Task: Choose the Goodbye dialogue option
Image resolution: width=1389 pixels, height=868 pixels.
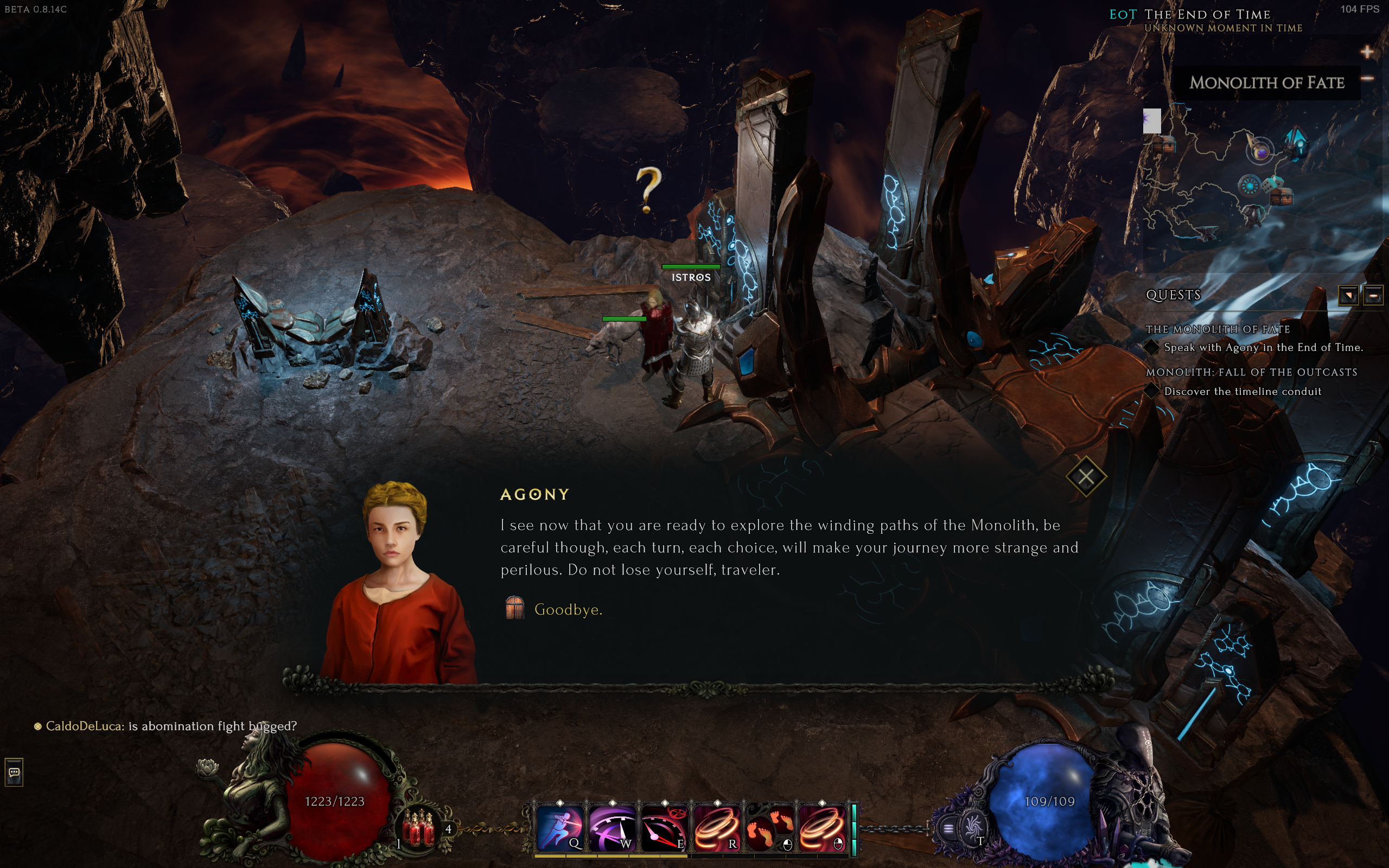Action: 568,610
